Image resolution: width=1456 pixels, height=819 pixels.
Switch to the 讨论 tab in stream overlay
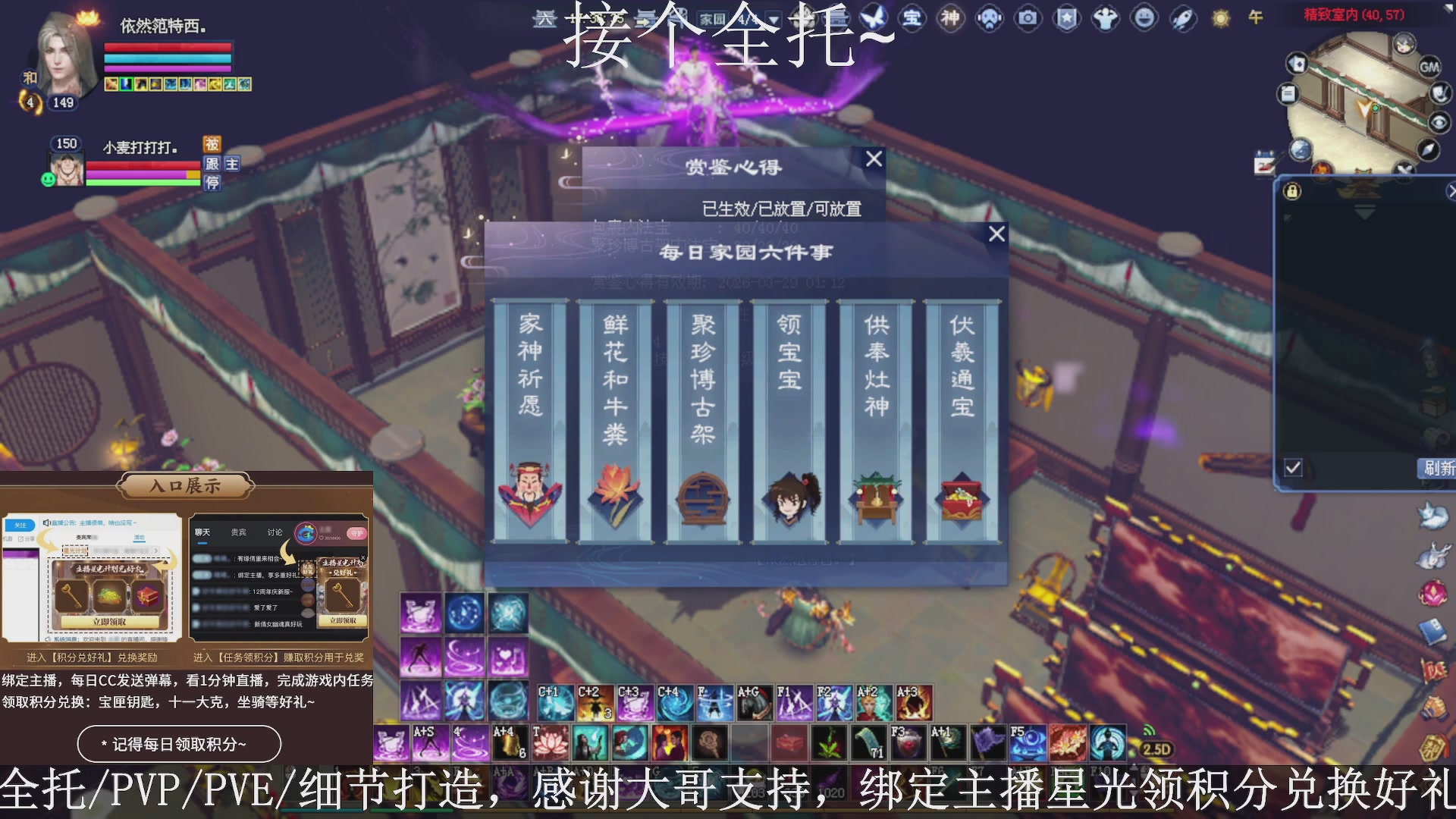point(275,532)
